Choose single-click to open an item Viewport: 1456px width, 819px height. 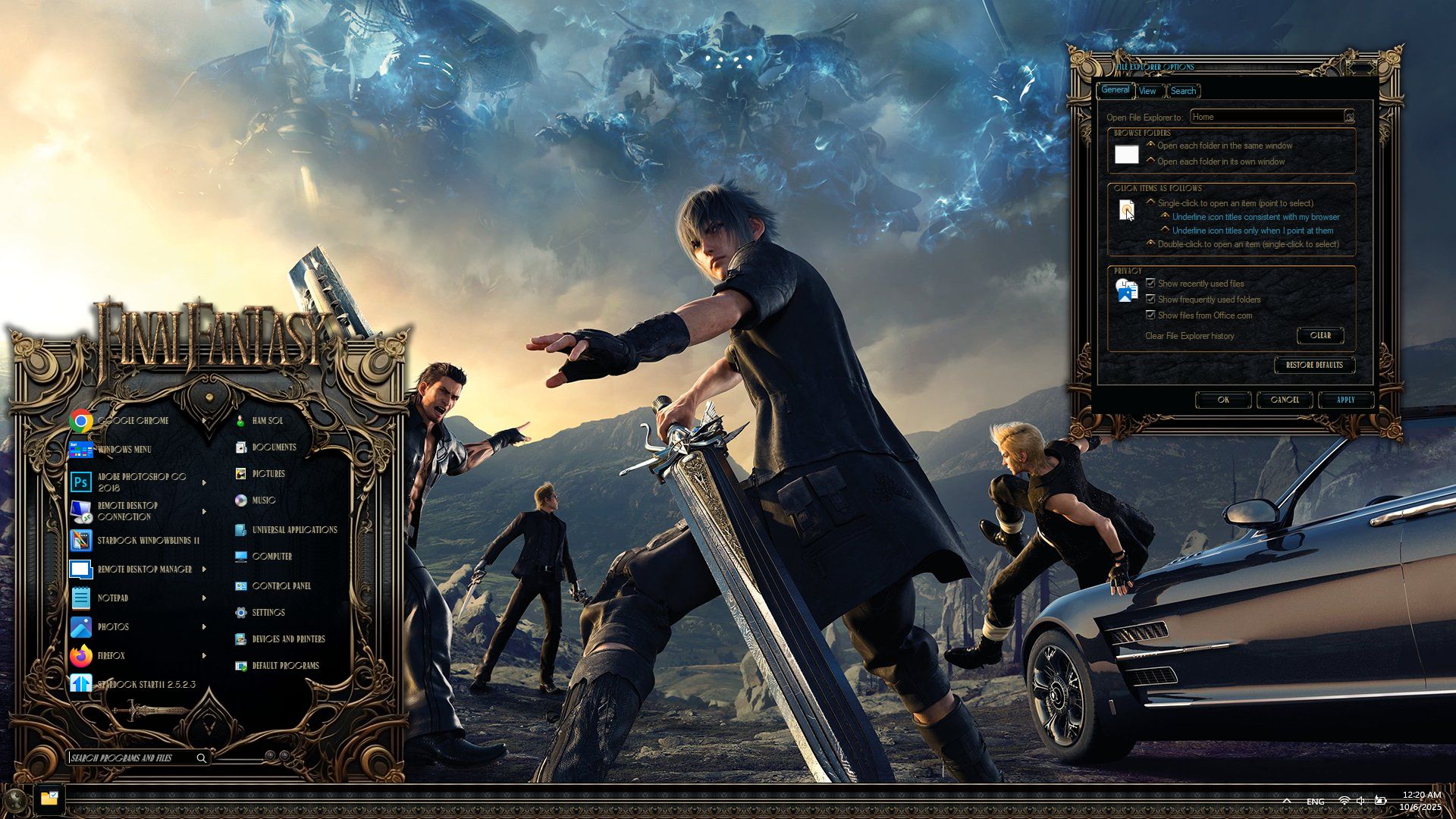pyautogui.click(x=1151, y=202)
